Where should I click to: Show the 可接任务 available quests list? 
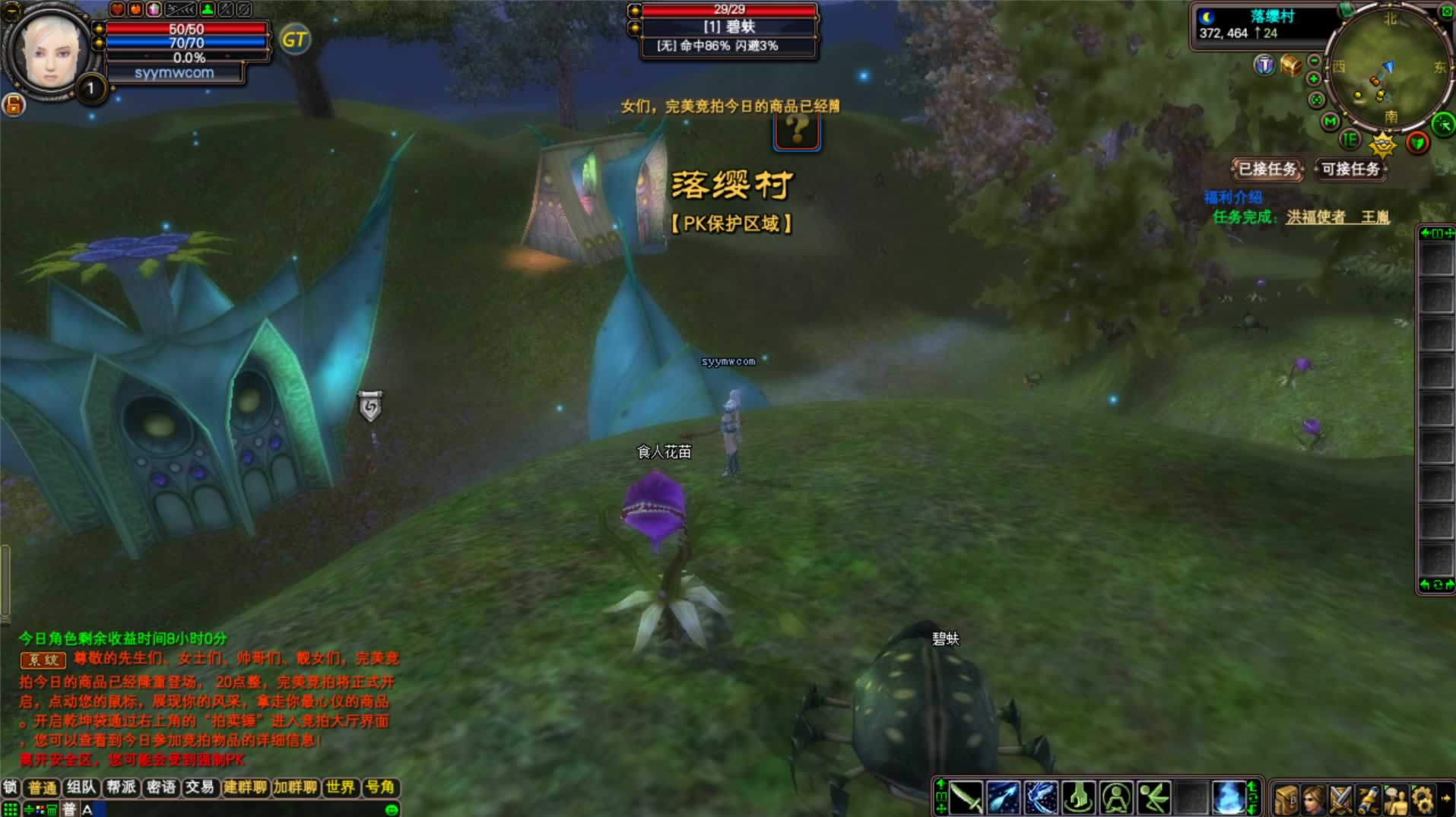point(1350,169)
